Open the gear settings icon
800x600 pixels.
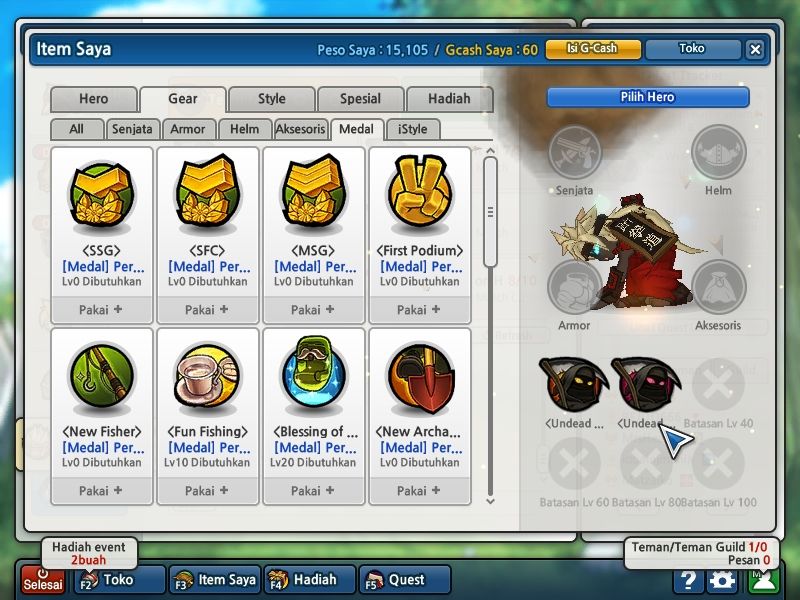pyautogui.click(x=722, y=580)
